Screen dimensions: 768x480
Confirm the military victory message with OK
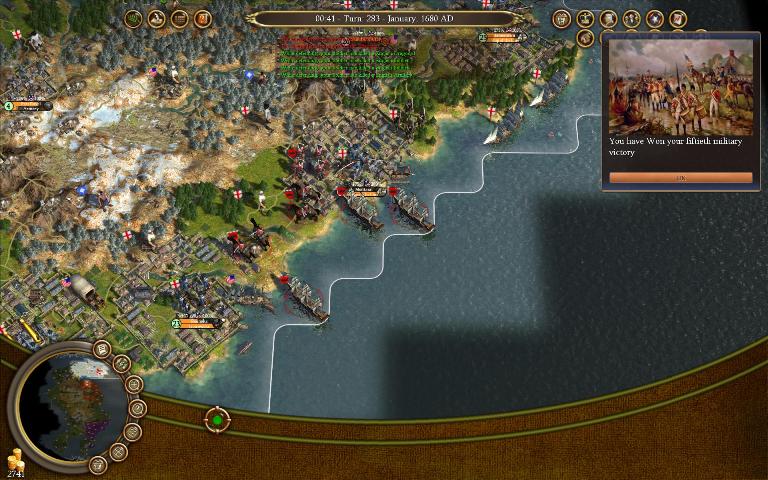tap(680, 178)
